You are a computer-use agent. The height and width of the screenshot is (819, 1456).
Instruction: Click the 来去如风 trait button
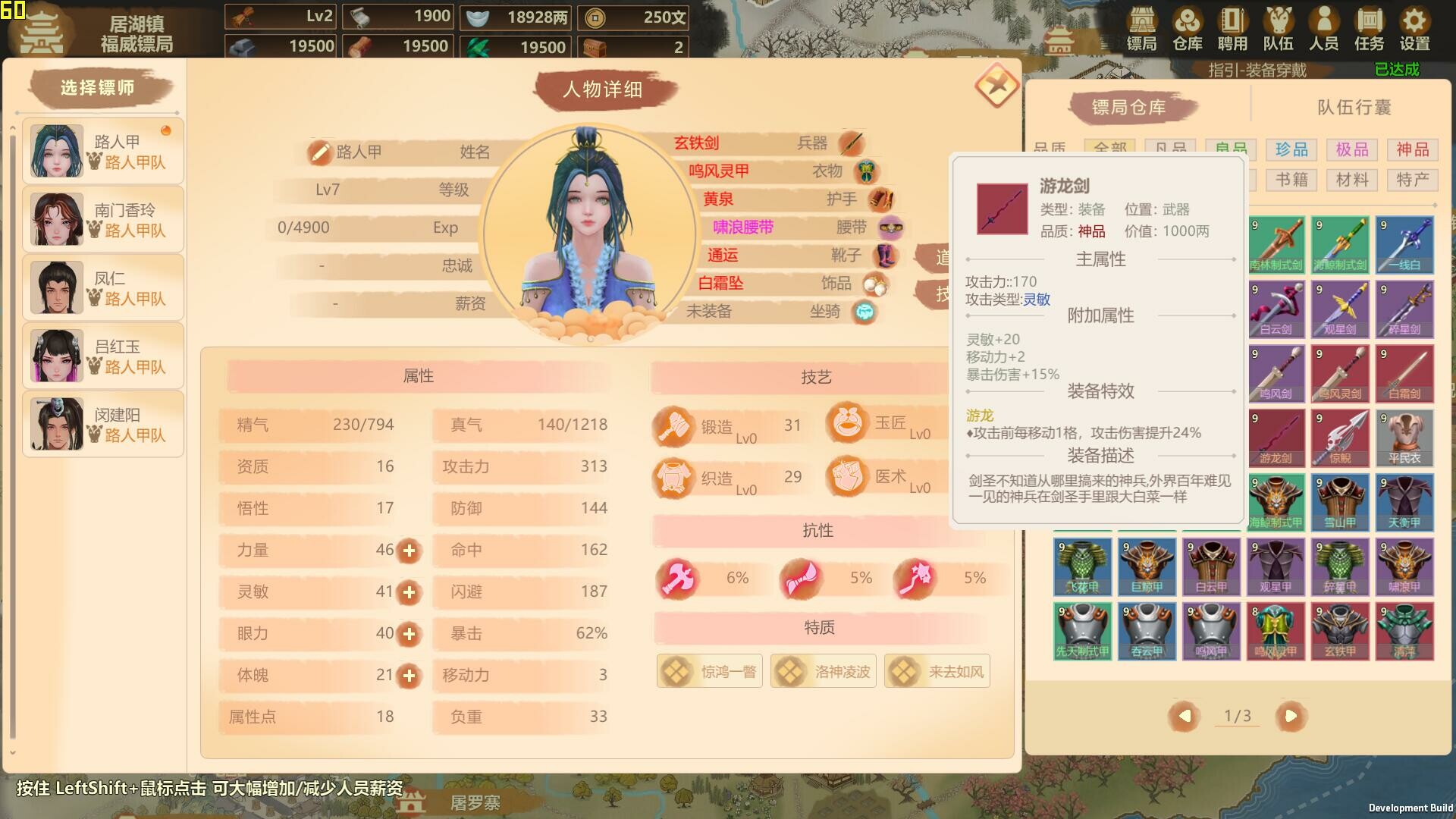(937, 671)
